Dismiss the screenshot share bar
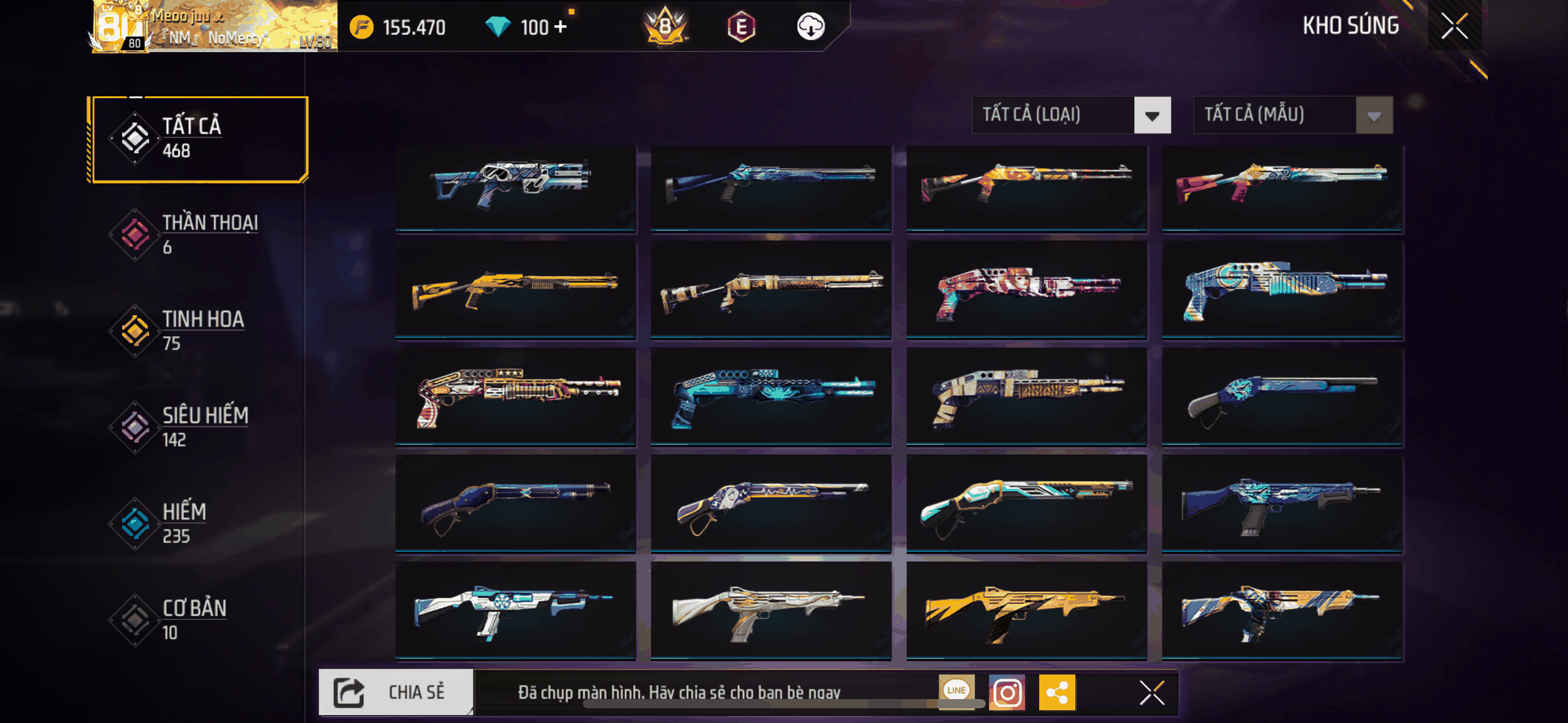1568x723 pixels. click(1151, 693)
